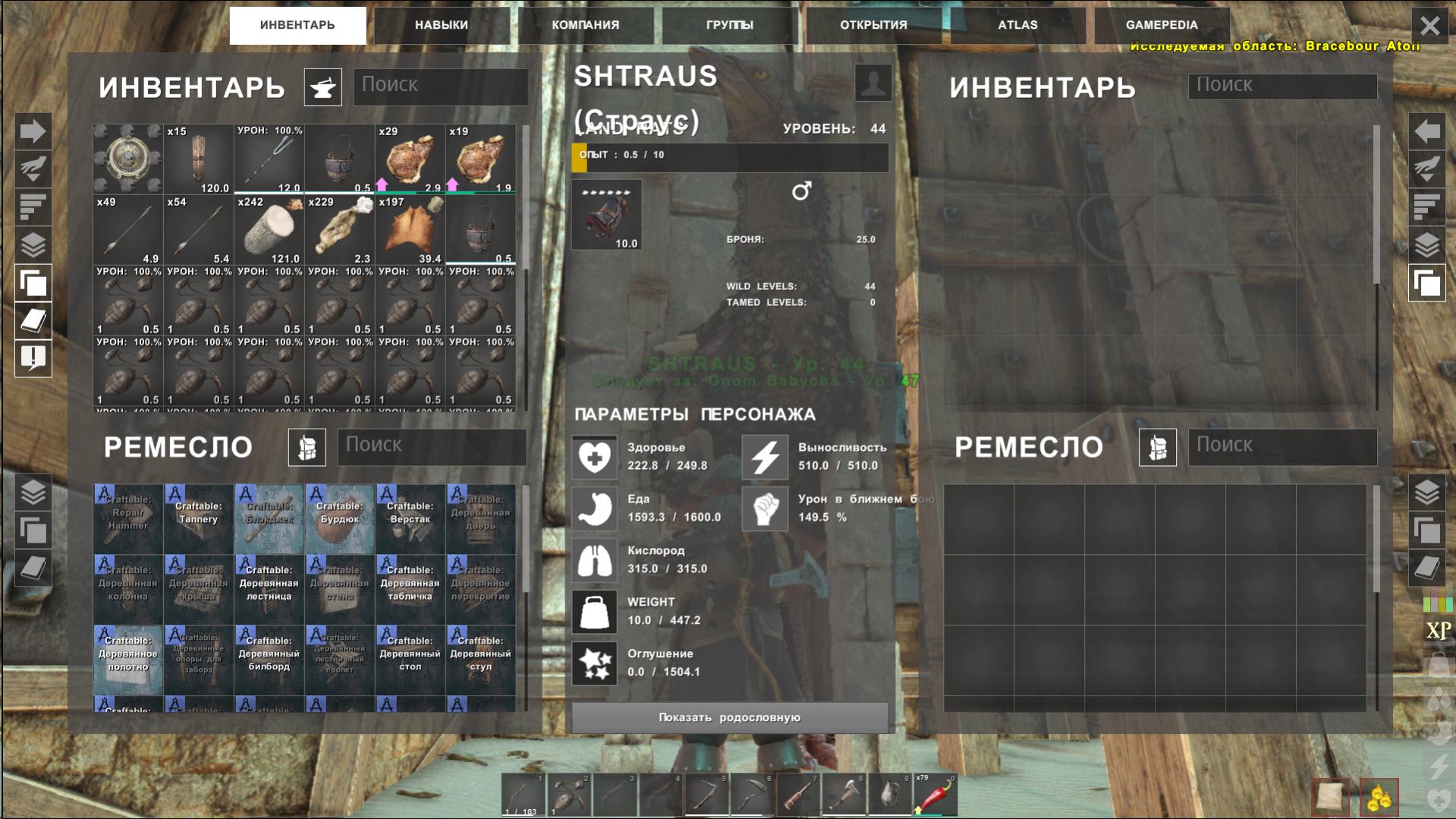Choose the Craftable Tannery blueprint
Viewport: 1456px width, 819px height.
click(x=198, y=518)
